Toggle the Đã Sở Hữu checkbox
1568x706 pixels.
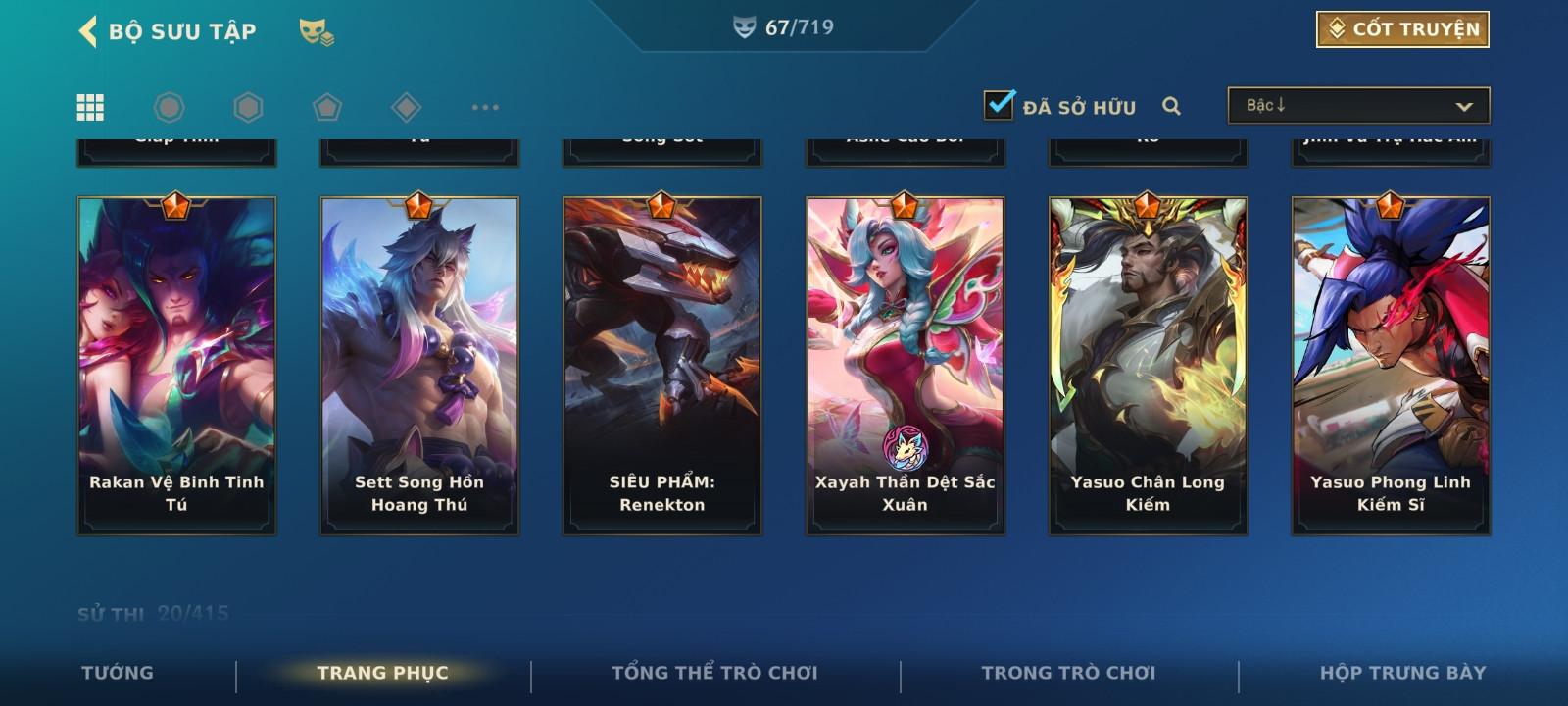coord(999,105)
